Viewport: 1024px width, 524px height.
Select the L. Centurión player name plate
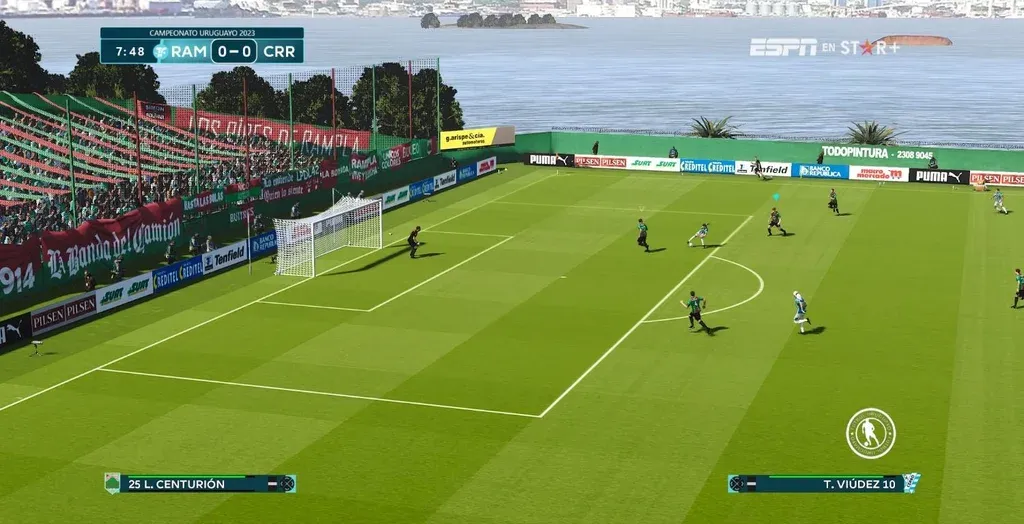coord(200,484)
